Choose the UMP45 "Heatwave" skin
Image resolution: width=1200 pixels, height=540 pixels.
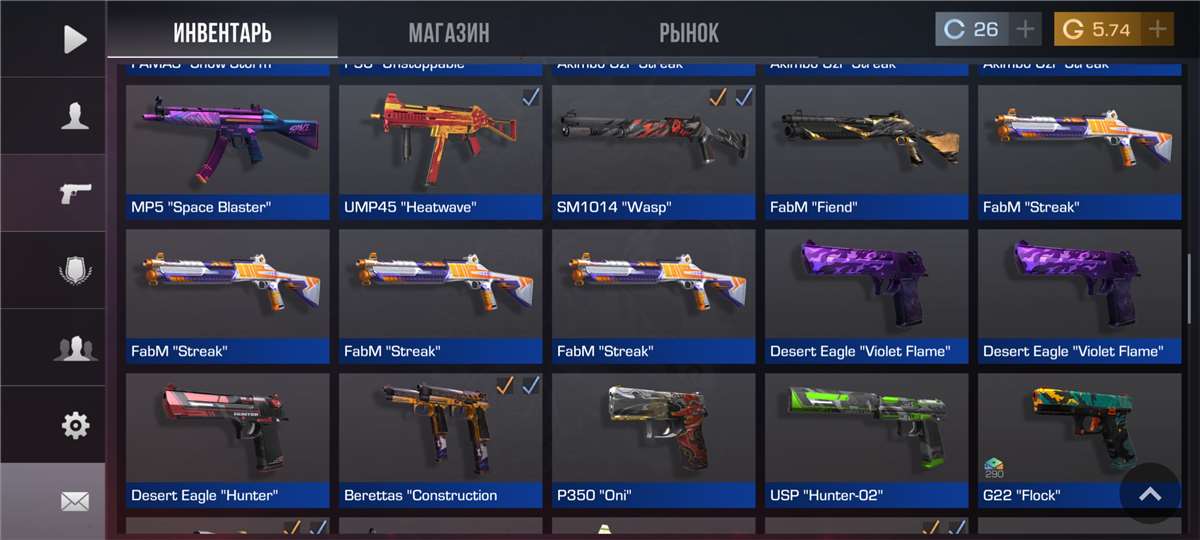click(x=441, y=151)
